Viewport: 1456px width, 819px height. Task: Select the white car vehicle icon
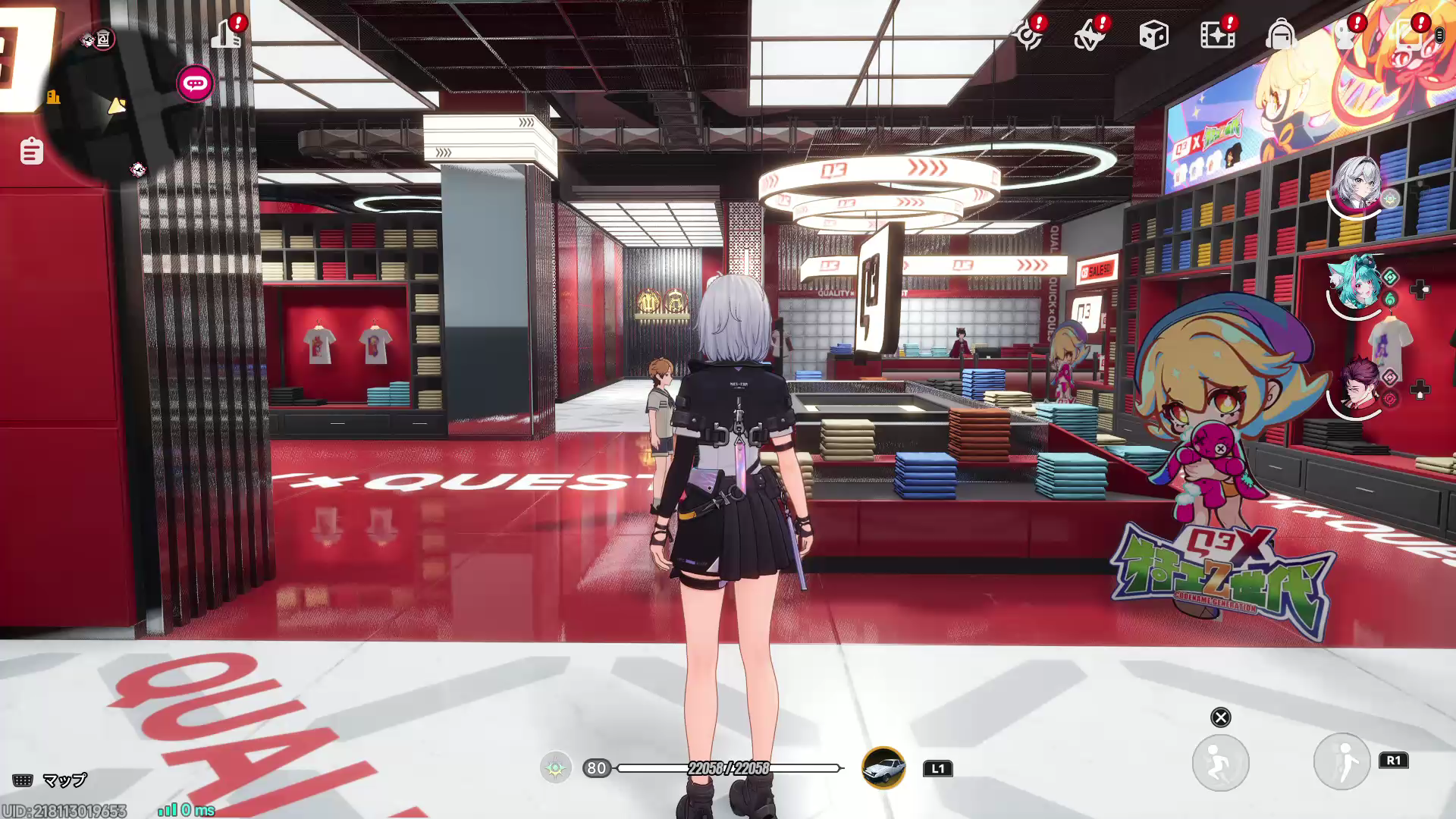(883, 767)
